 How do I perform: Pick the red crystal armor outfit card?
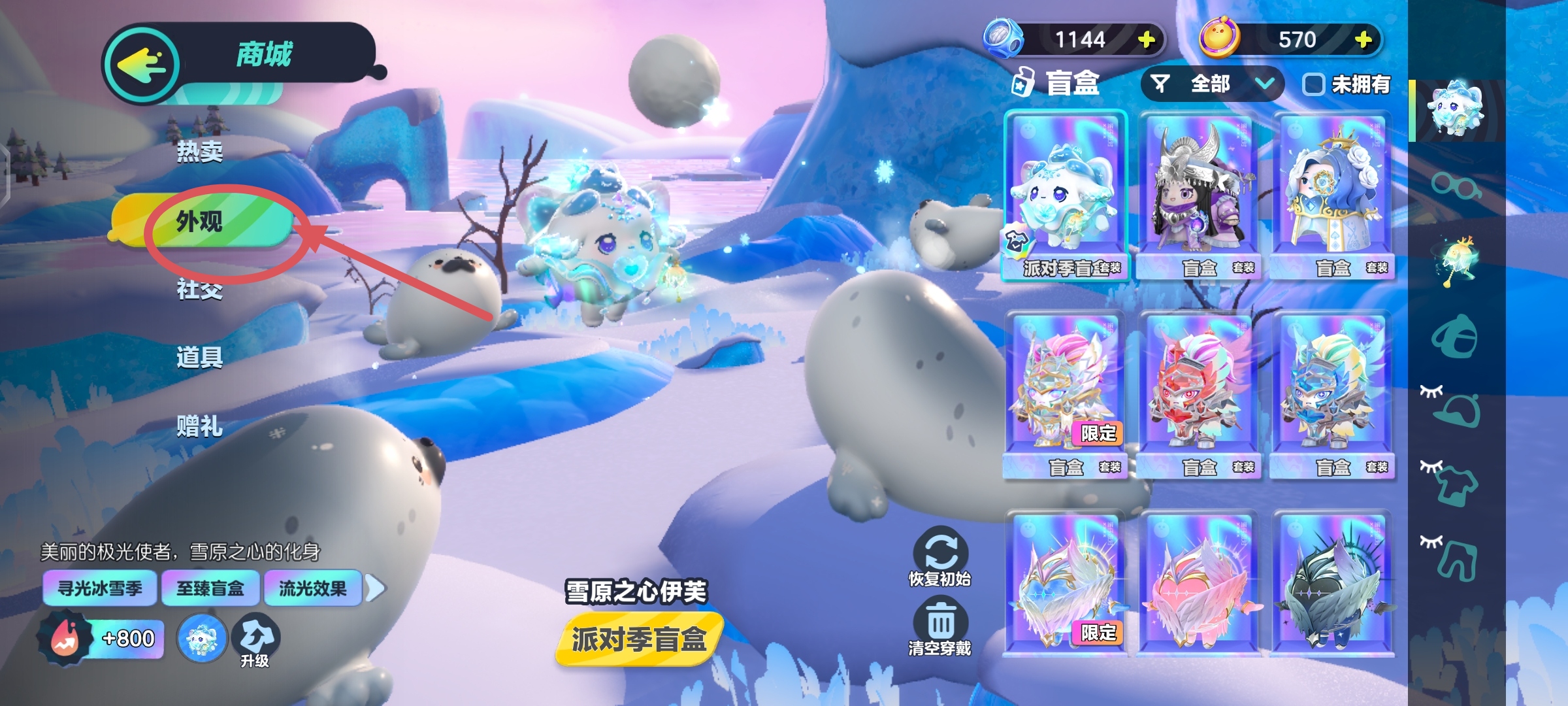[1200, 394]
